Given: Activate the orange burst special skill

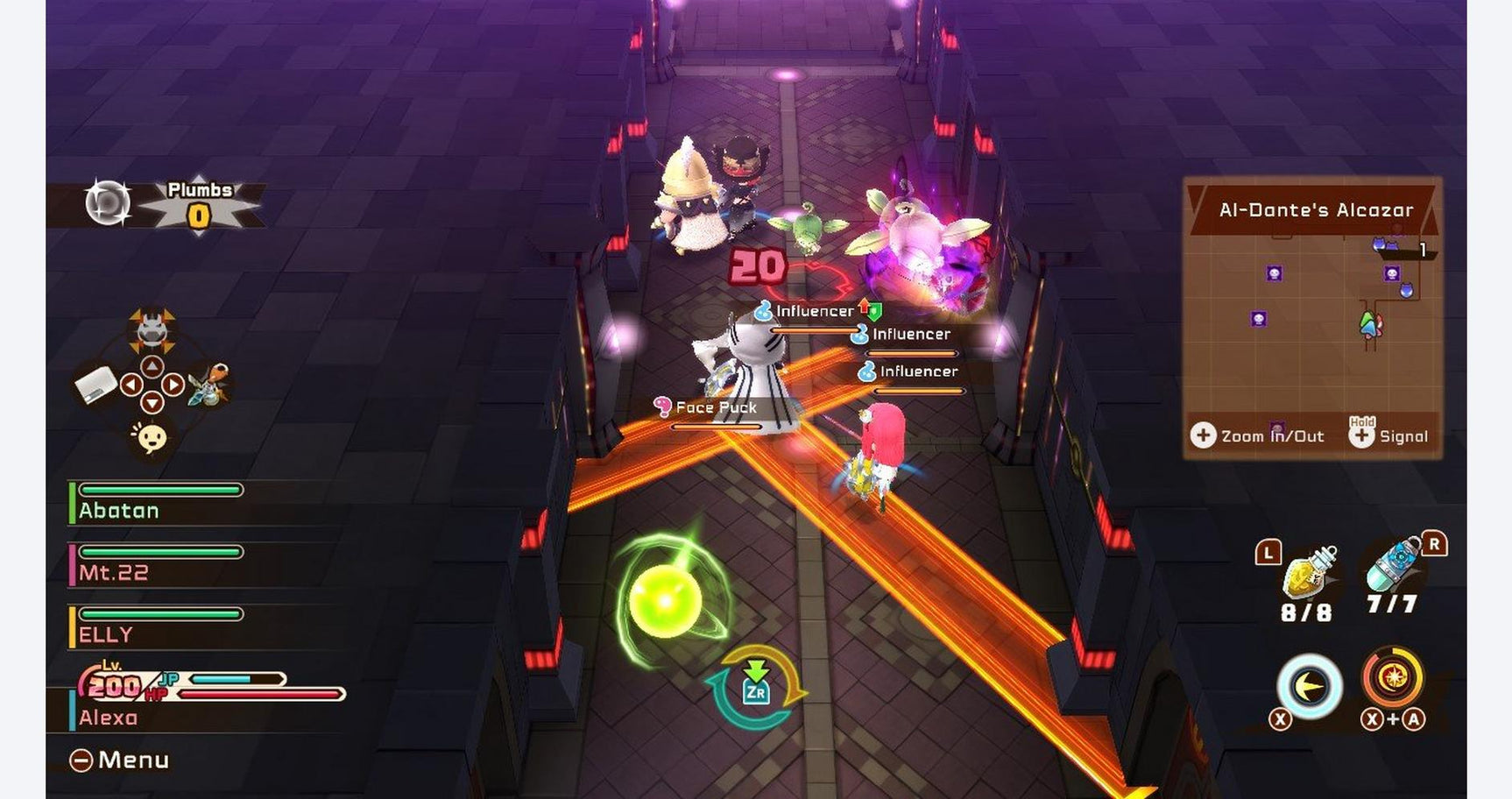Looking at the screenshot, I should tap(1393, 677).
